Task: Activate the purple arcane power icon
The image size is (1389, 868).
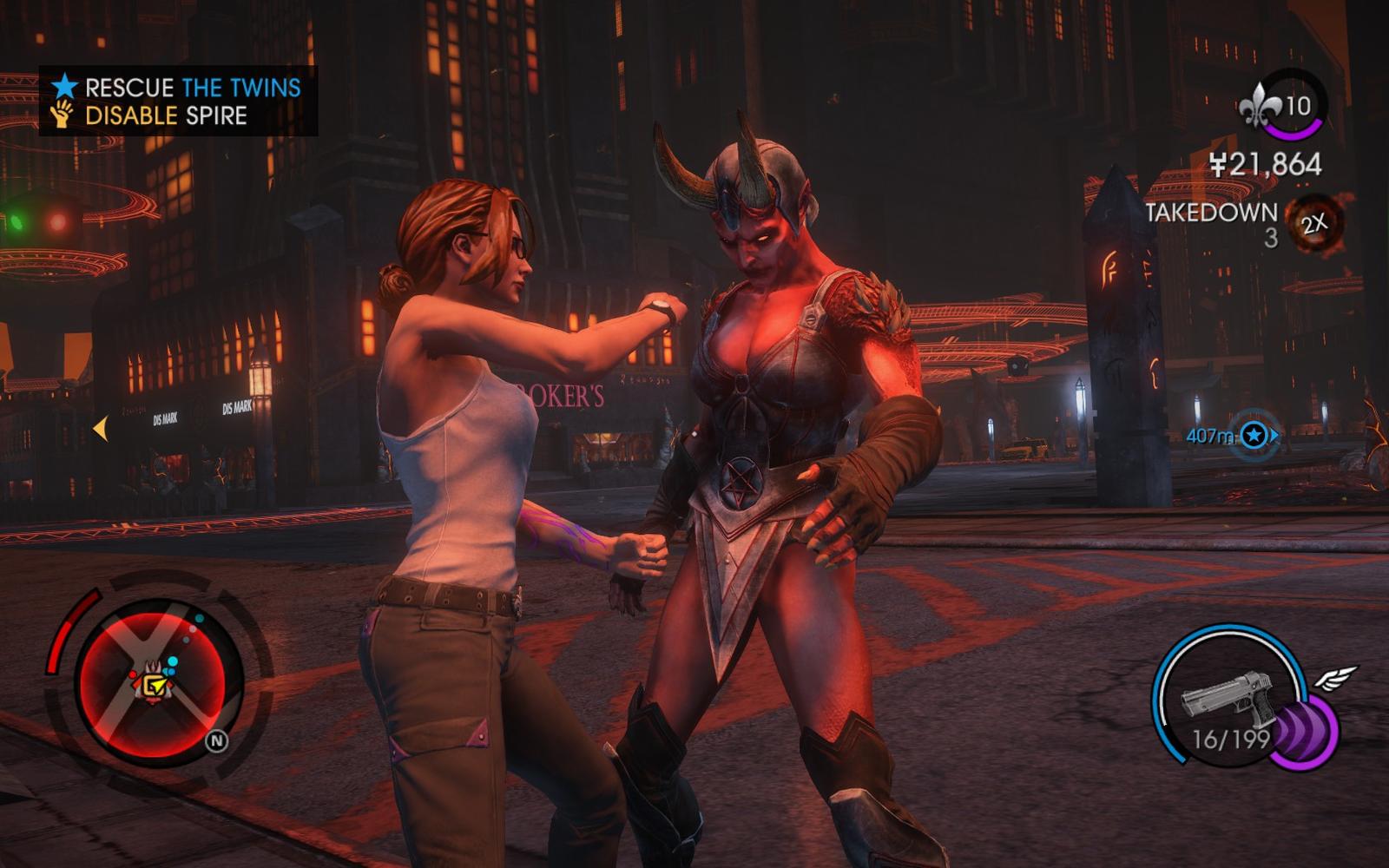Action: click(x=1306, y=736)
